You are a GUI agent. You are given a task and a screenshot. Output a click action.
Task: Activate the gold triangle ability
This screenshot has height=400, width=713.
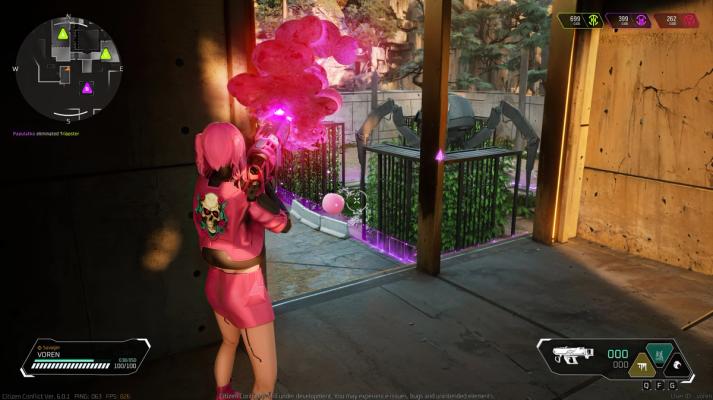[645, 364]
